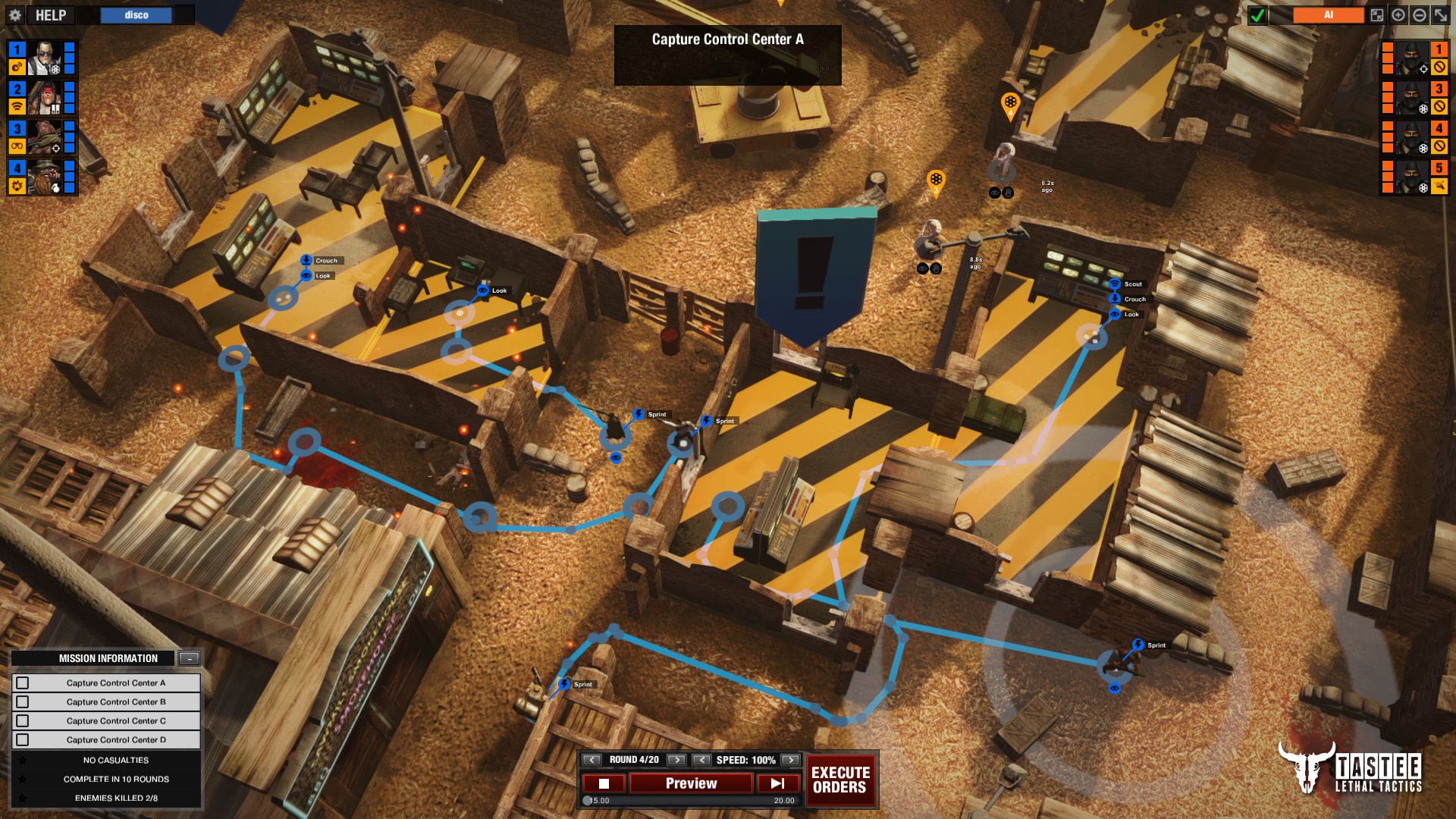Select the disco tab at the top

pos(135,14)
